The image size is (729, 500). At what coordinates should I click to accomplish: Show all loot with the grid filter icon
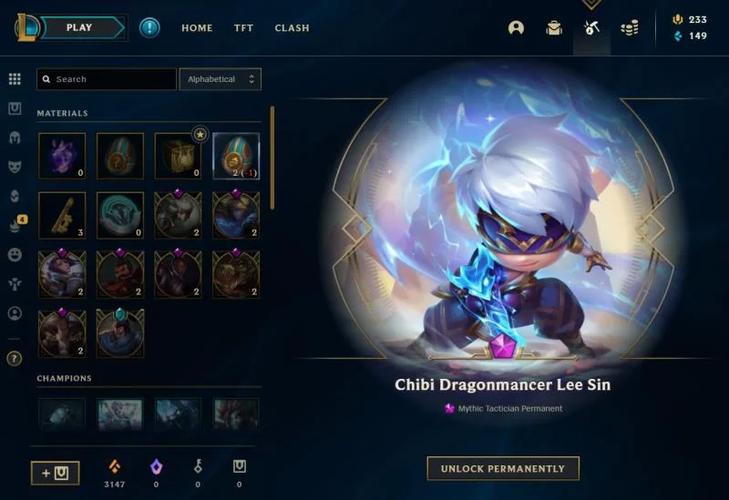click(x=15, y=79)
